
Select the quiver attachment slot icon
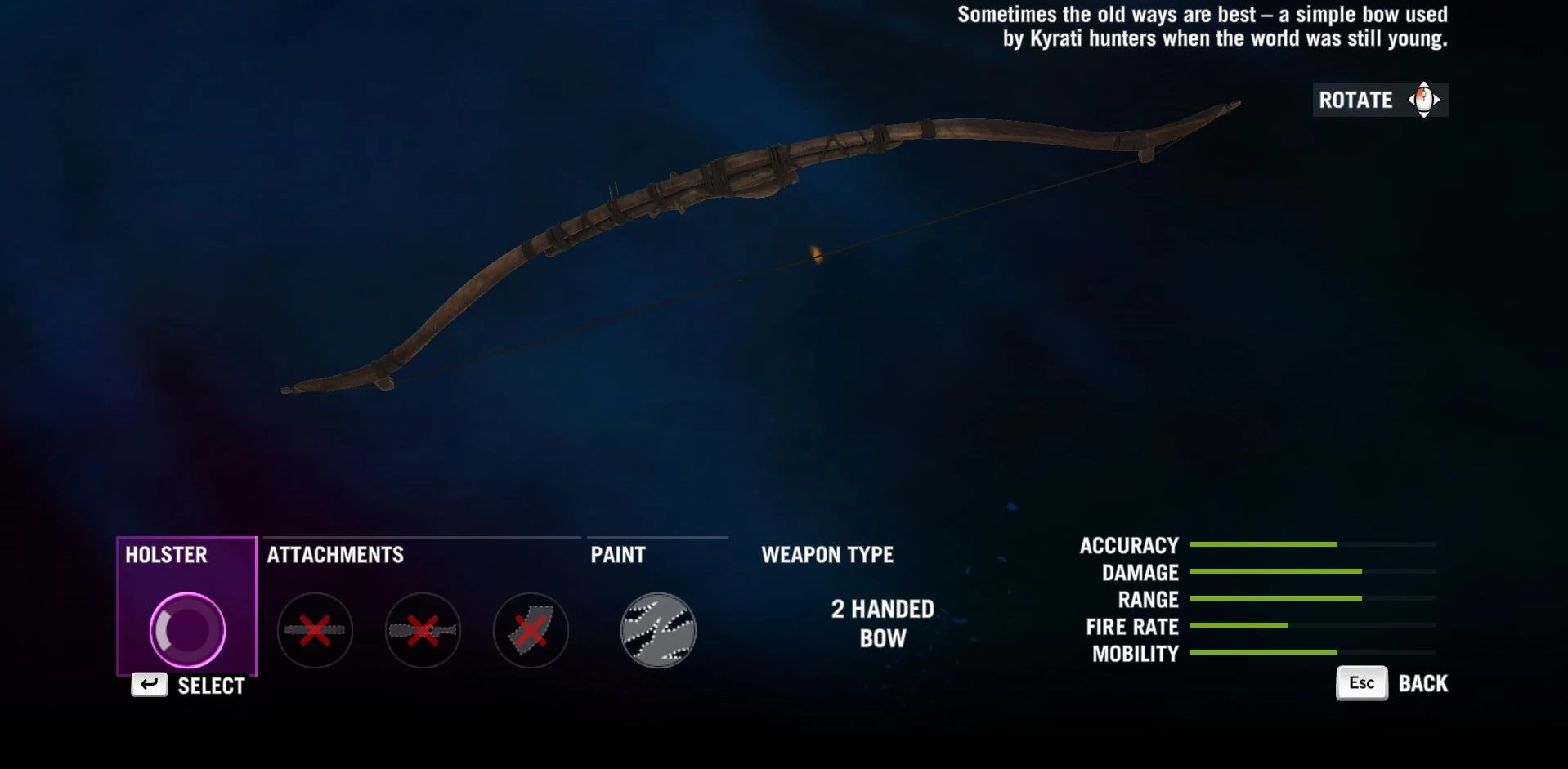(x=531, y=630)
